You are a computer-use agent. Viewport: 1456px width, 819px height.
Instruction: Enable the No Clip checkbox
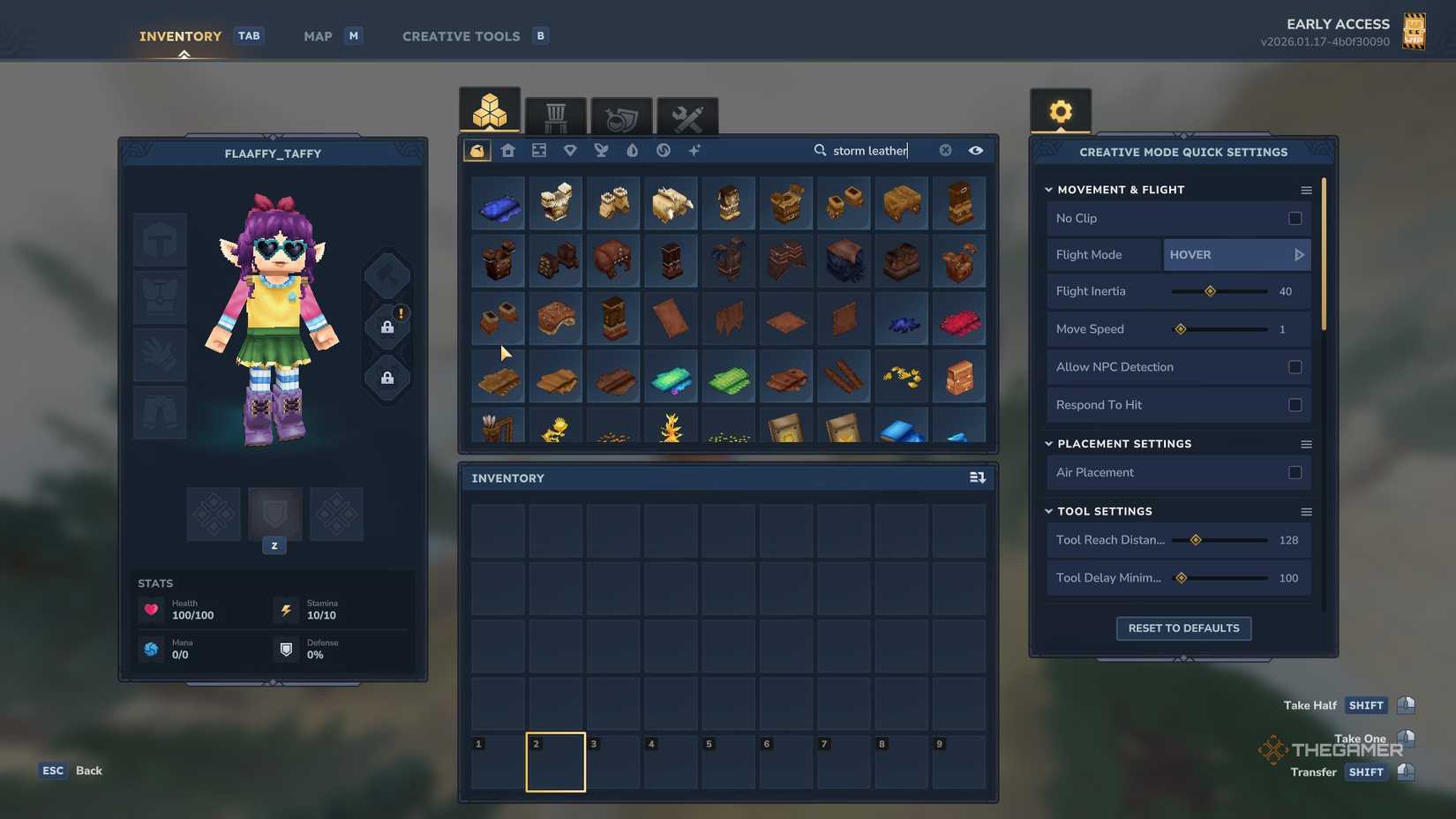point(1295,218)
